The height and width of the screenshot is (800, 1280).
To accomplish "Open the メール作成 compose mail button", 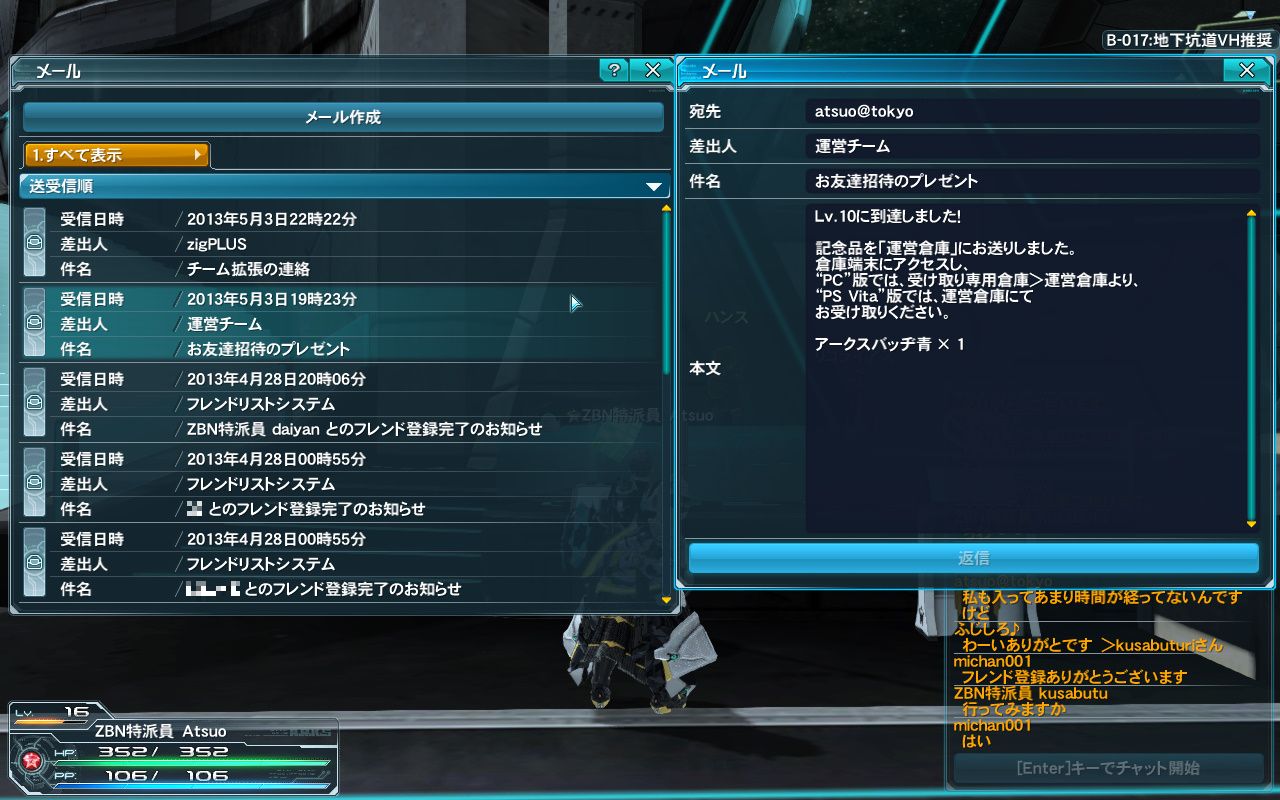I will coord(343,117).
